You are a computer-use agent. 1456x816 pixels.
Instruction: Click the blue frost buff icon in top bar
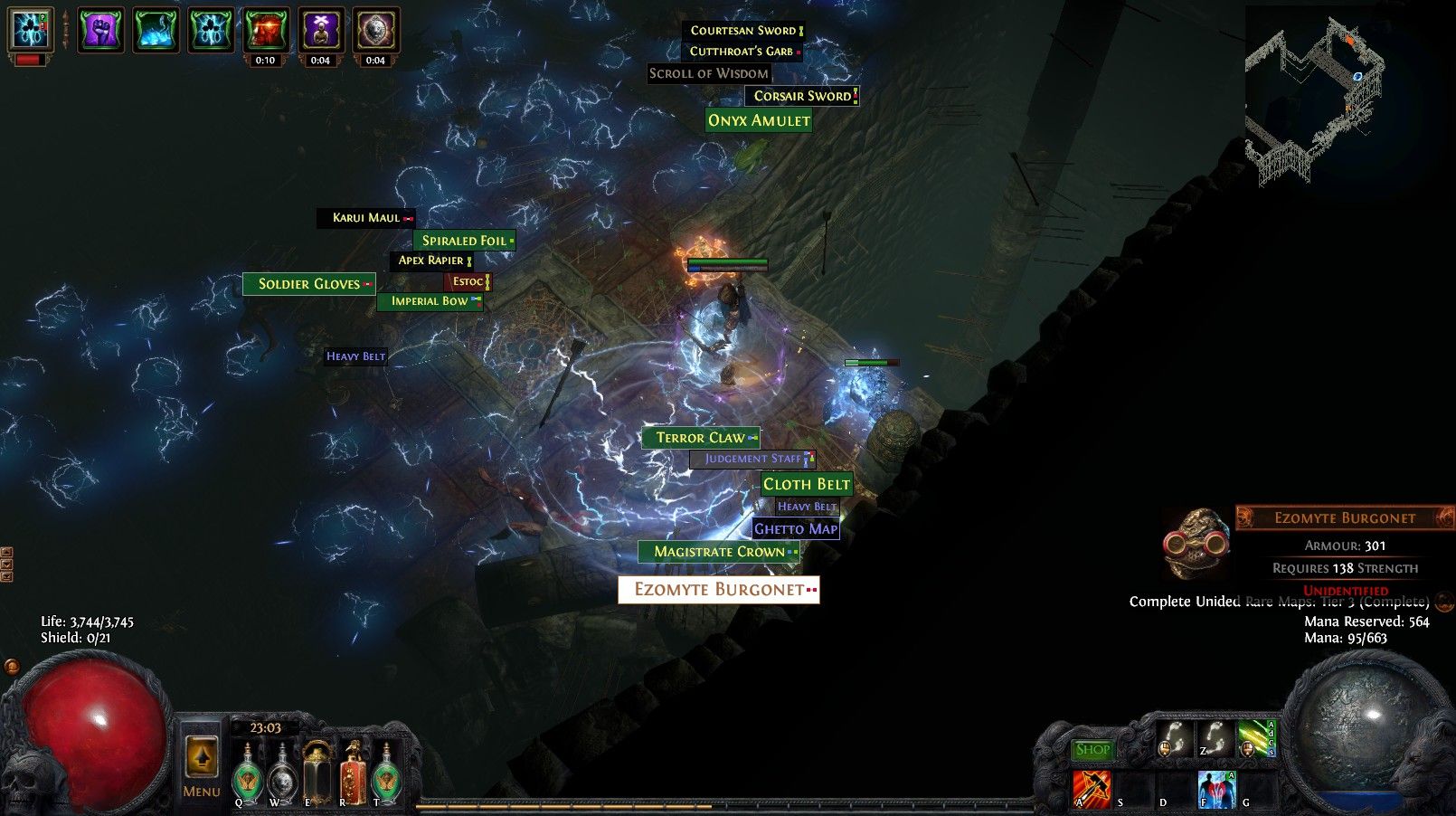tap(155, 31)
